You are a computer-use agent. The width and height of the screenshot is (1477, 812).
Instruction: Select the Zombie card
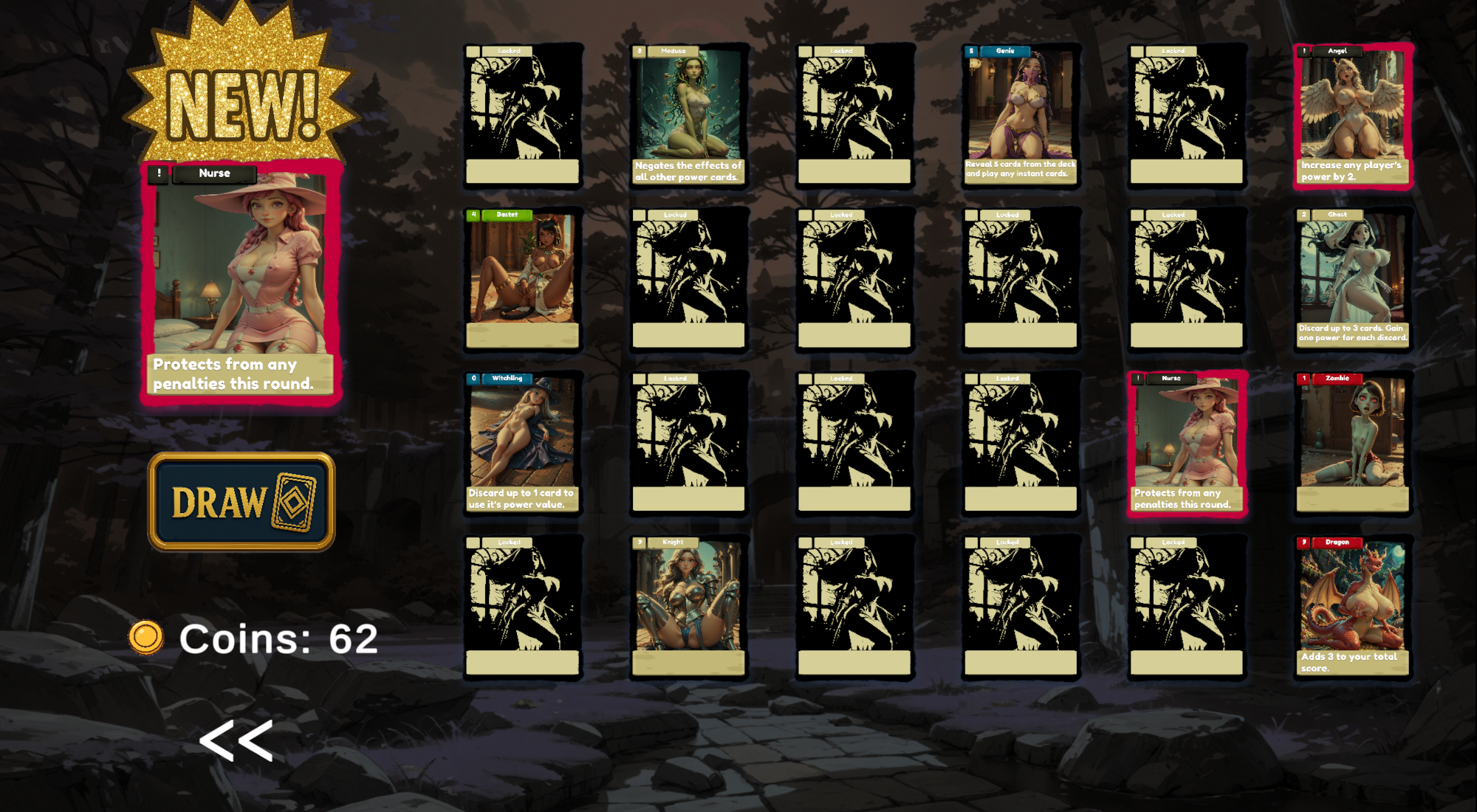tap(1353, 444)
